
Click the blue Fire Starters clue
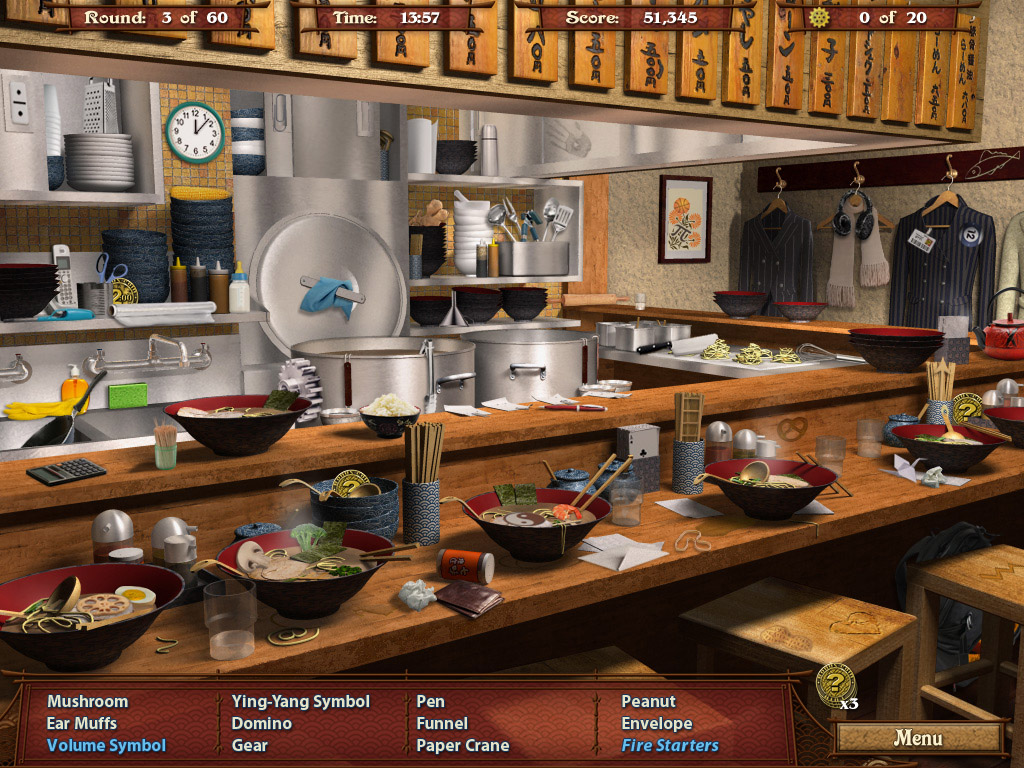click(670, 745)
